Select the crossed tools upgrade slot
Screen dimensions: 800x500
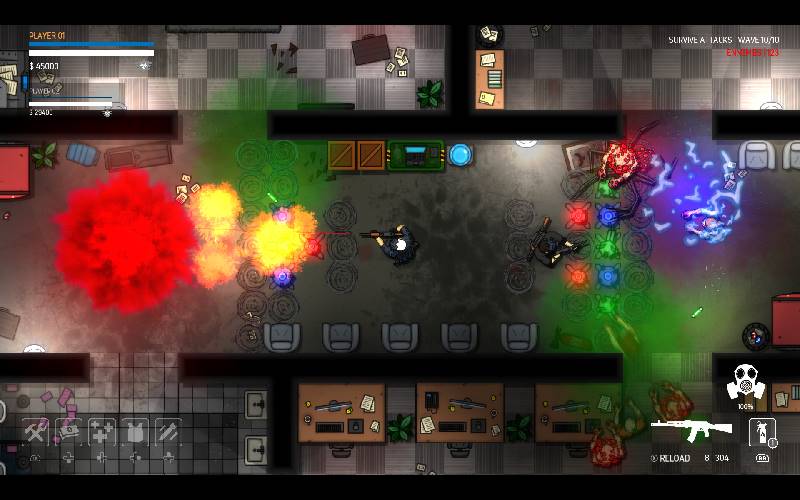tap(37, 431)
